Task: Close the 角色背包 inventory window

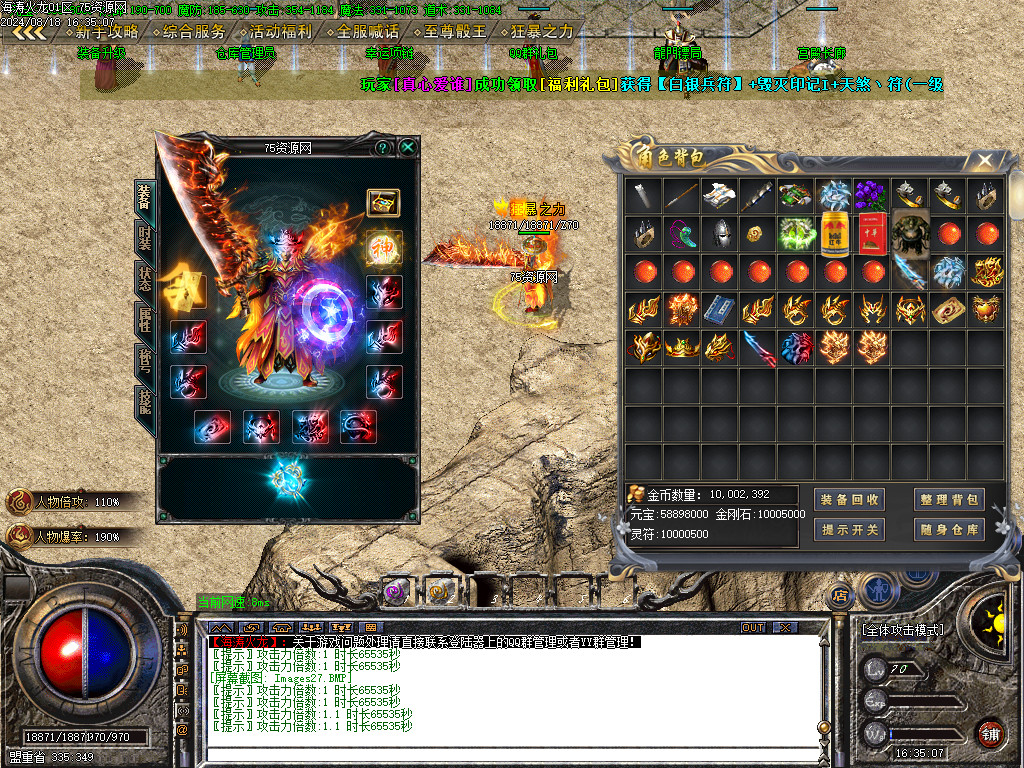Action: [x=985, y=160]
